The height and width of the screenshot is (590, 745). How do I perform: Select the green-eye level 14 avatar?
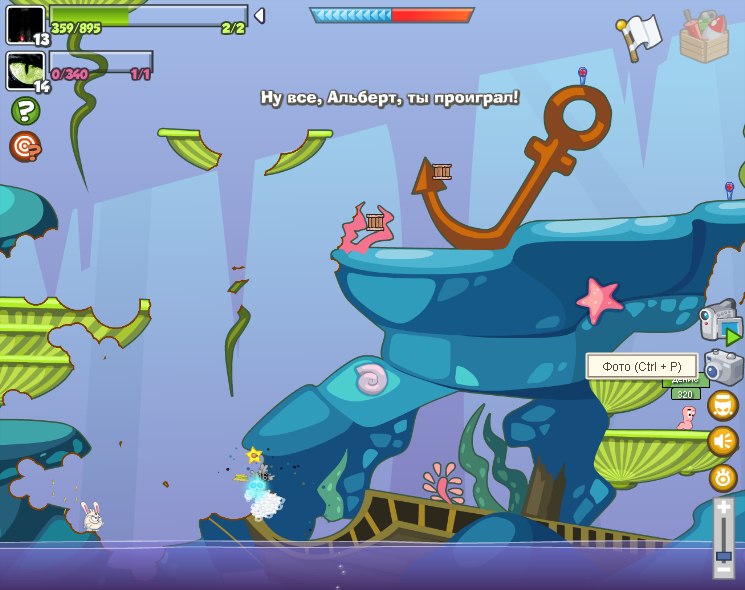25,71
